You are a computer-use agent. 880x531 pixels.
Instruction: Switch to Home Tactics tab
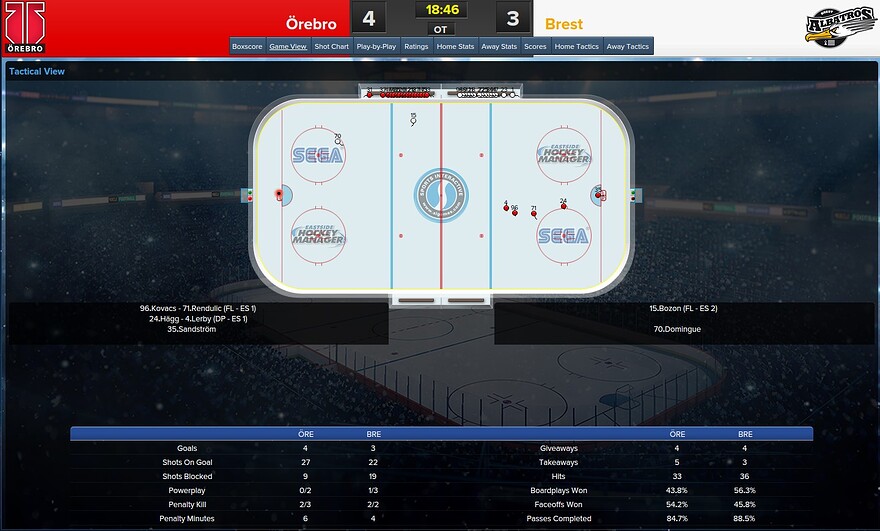[x=577, y=47]
